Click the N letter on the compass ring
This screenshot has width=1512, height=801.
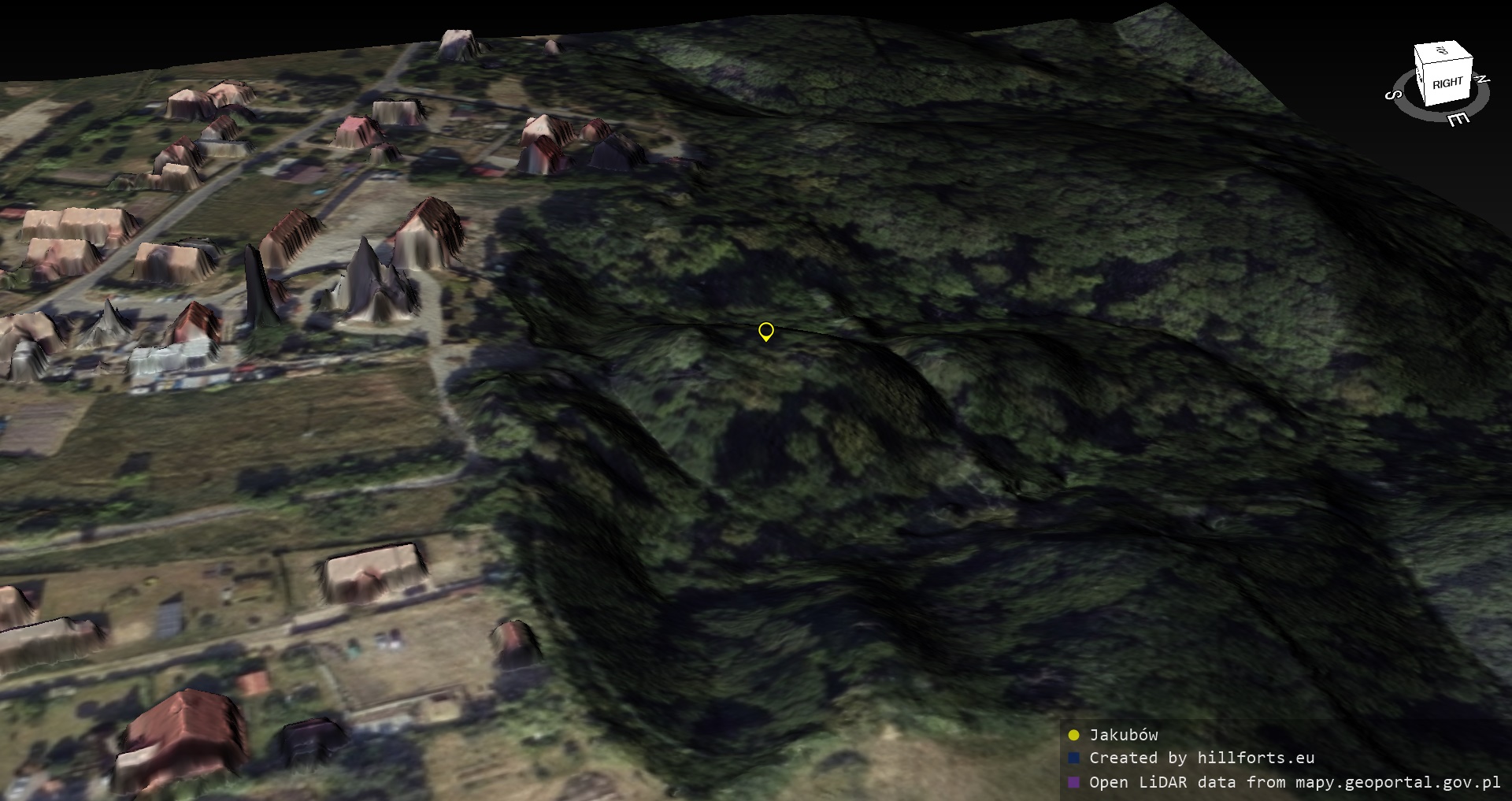click(x=1481, y=79)
